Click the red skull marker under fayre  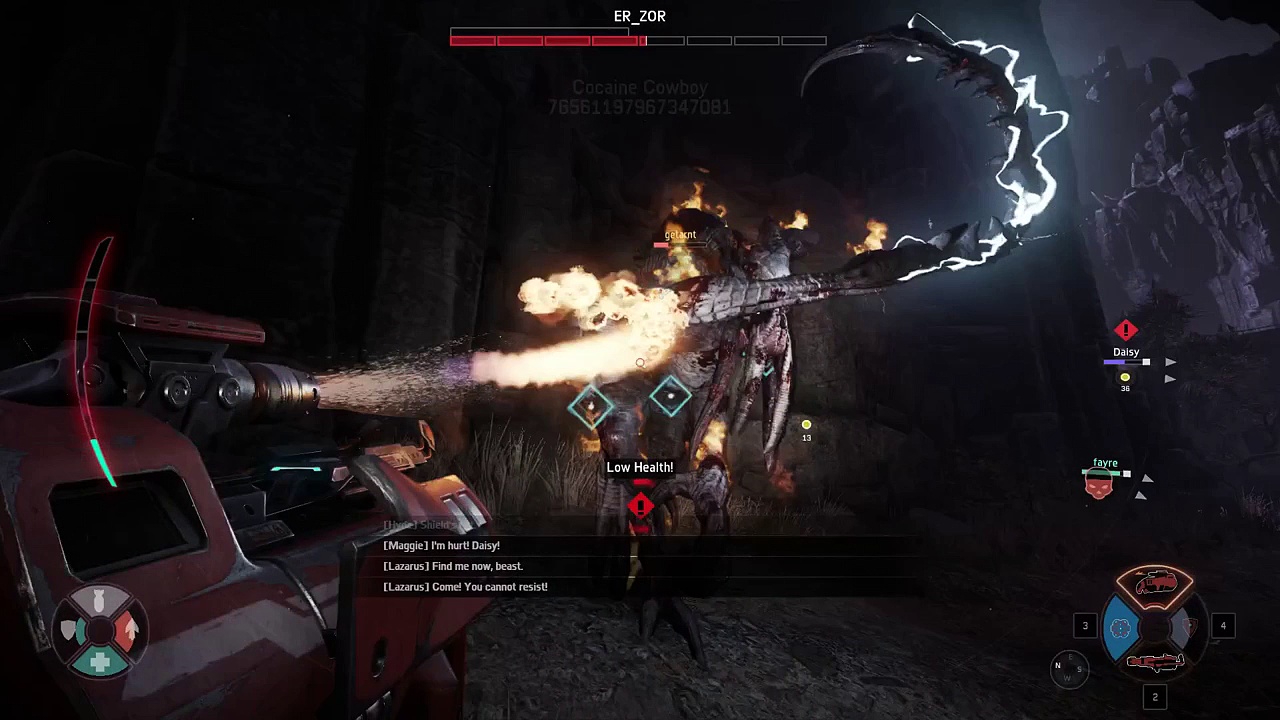click(x=1098, y=484)
